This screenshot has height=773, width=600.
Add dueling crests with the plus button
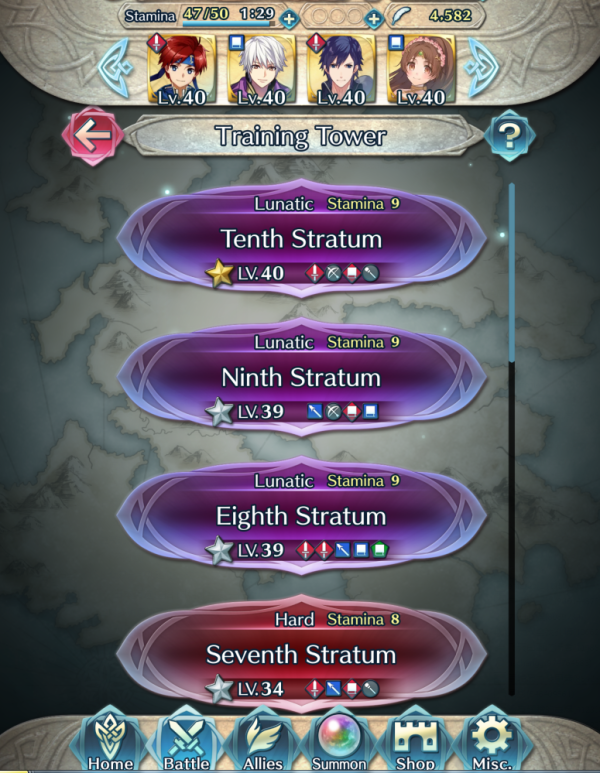373,18
